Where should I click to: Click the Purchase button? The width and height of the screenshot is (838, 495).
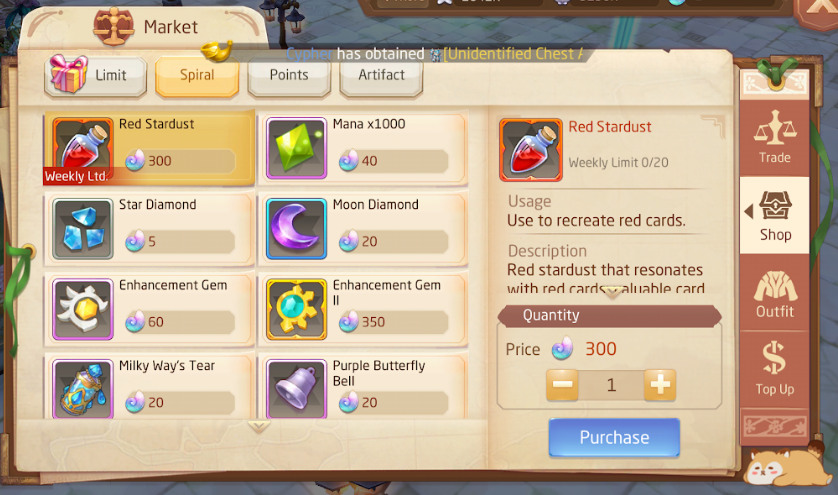[x=614, y=438]
